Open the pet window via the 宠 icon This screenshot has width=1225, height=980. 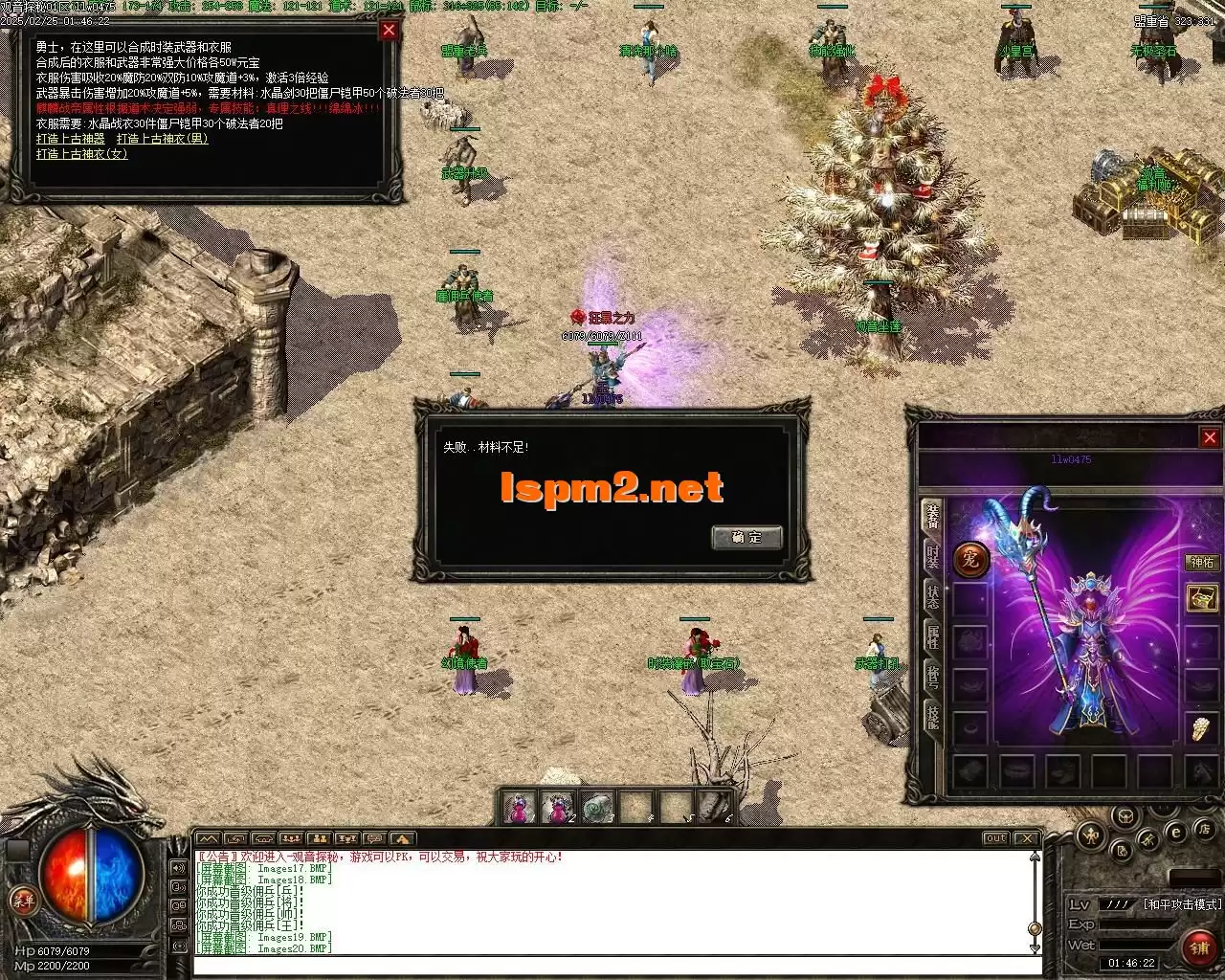(x=972, y=560)
